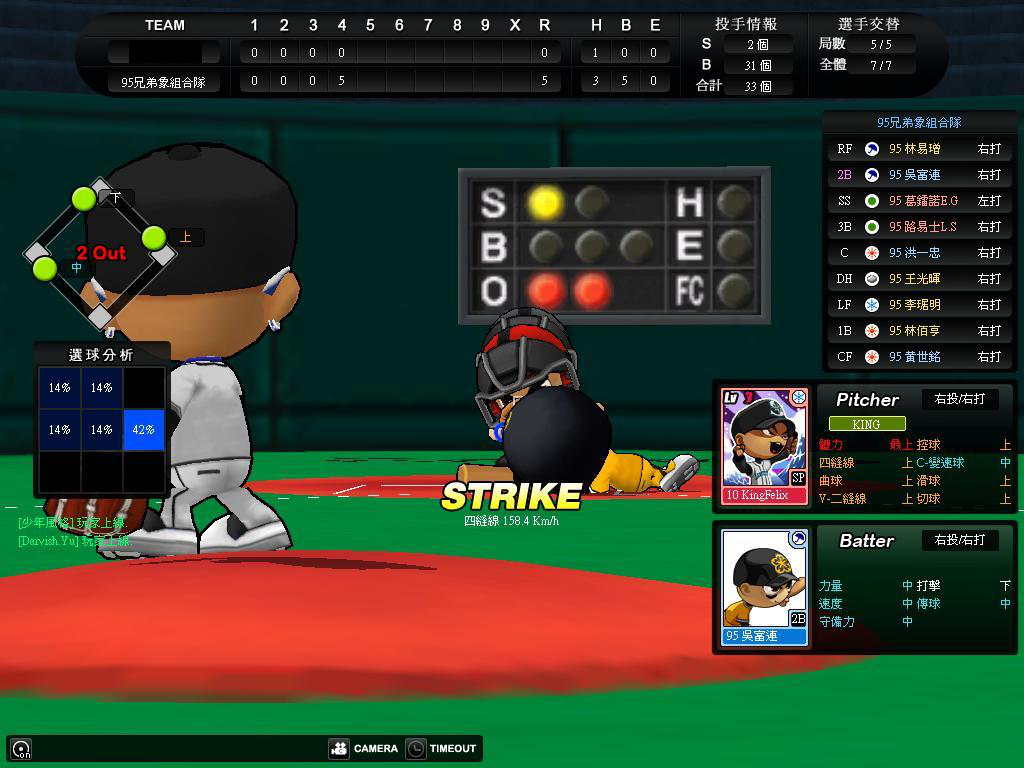Call a TIMEOUT from the bottom bar
Viewport: 1024px width, 768px height.
pyautogui.click(x=442, y=748)
